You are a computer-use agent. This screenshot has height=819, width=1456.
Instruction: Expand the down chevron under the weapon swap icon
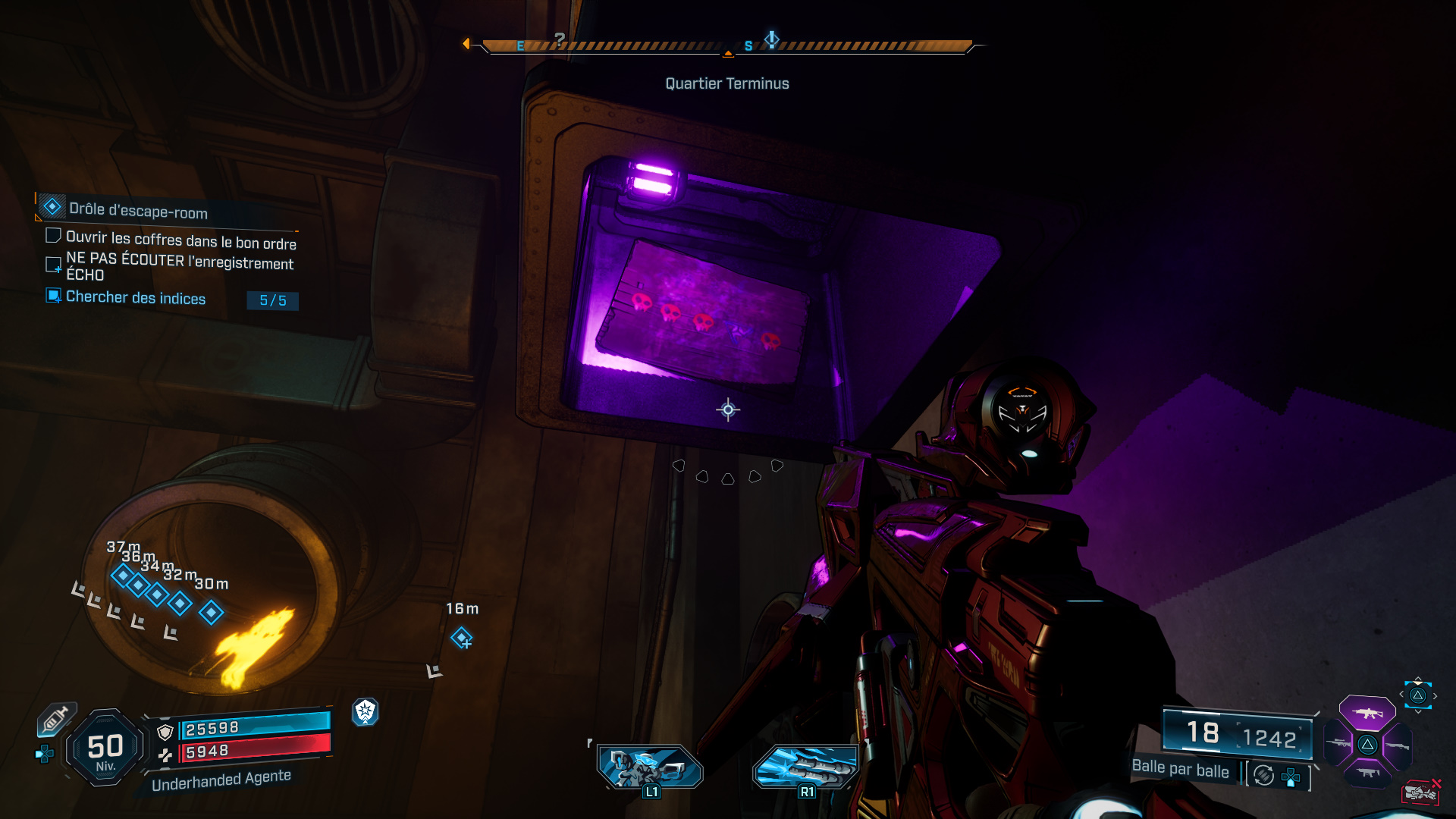pos(1418,711)
